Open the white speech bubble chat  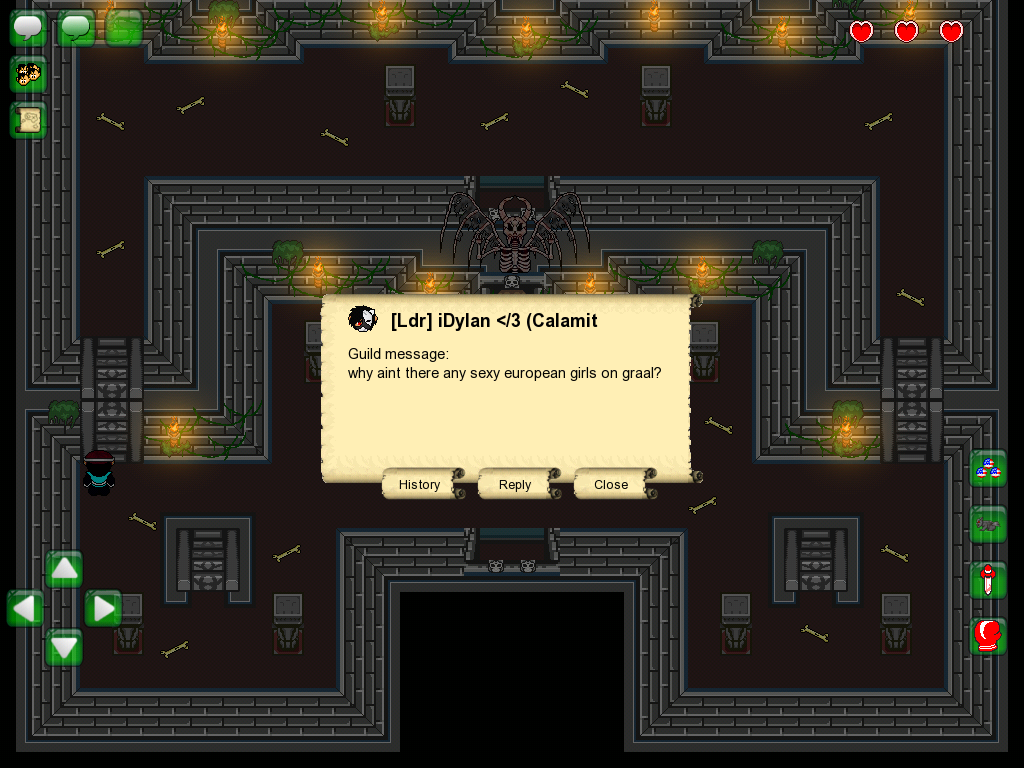[28, 28]
